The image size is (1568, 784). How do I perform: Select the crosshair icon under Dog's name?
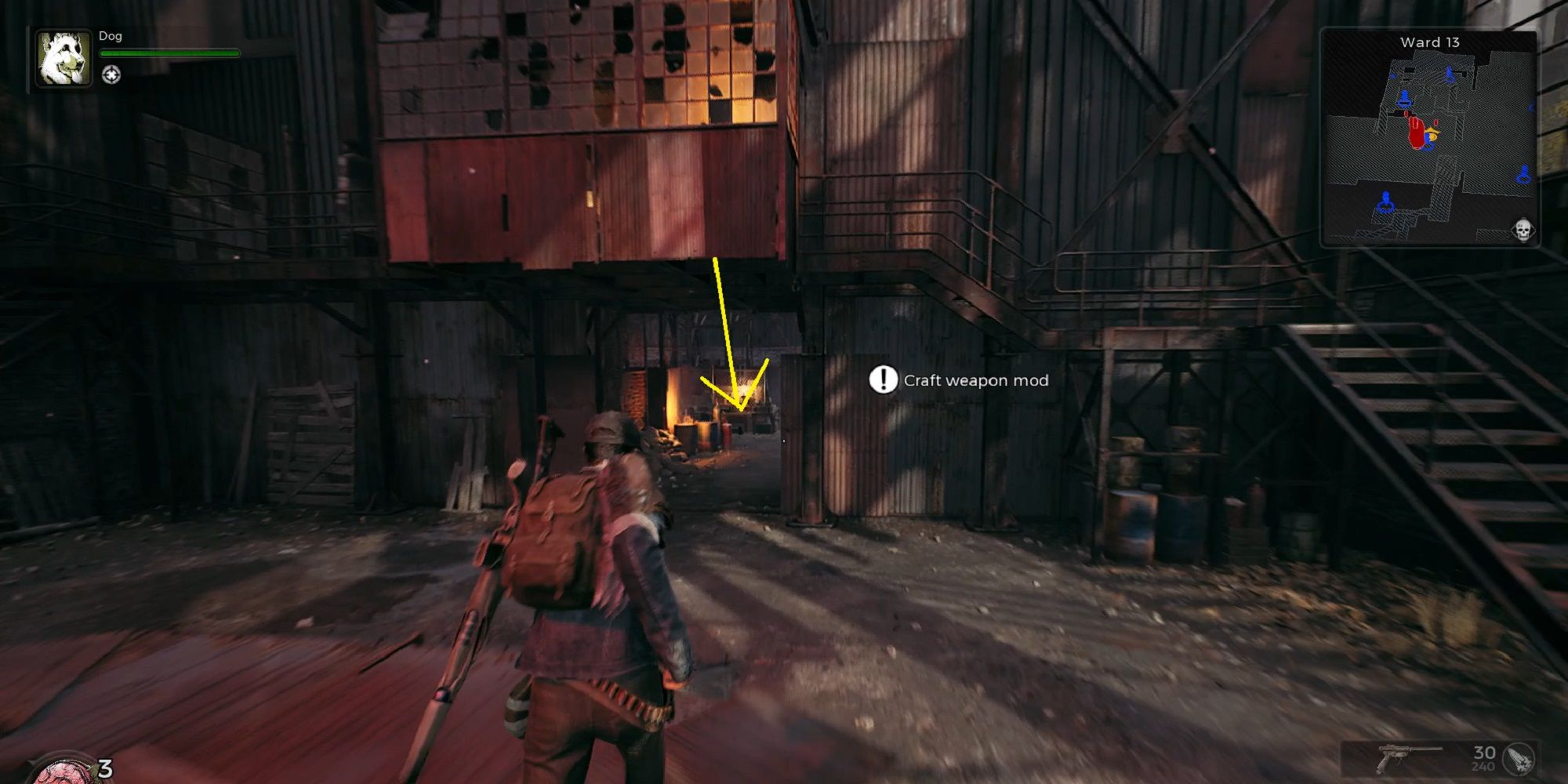tap(111, 75)
